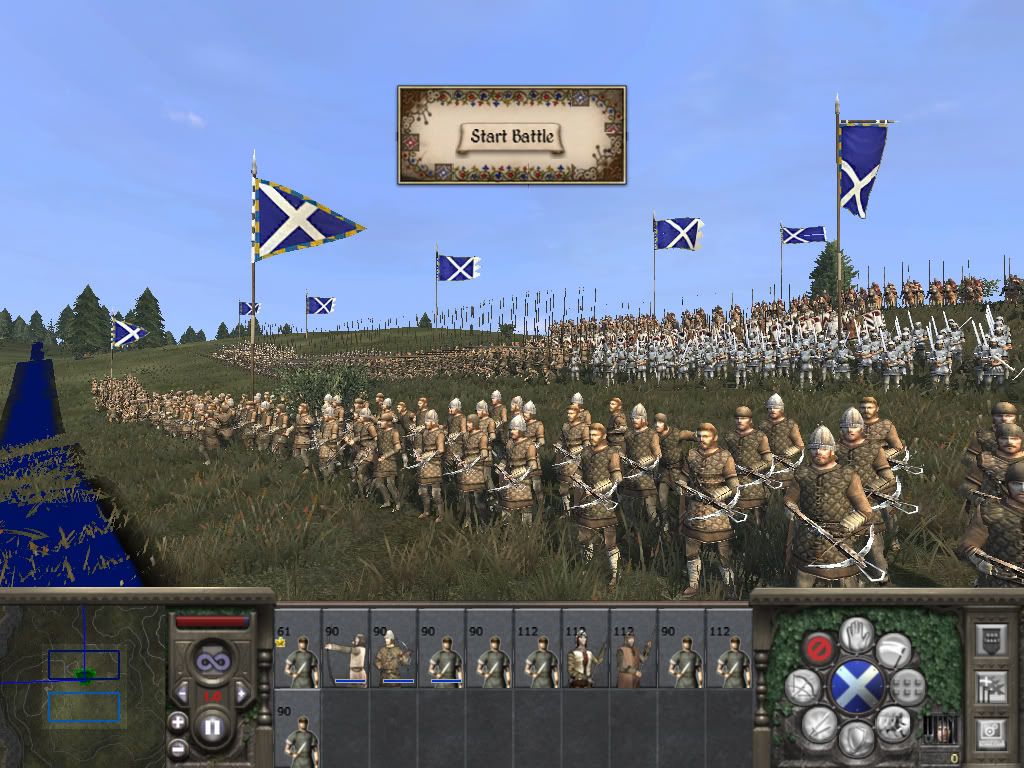Zoom out the minimap with minus button
This screenshot has width=1024, height=768.
click(x=178, y=746)
